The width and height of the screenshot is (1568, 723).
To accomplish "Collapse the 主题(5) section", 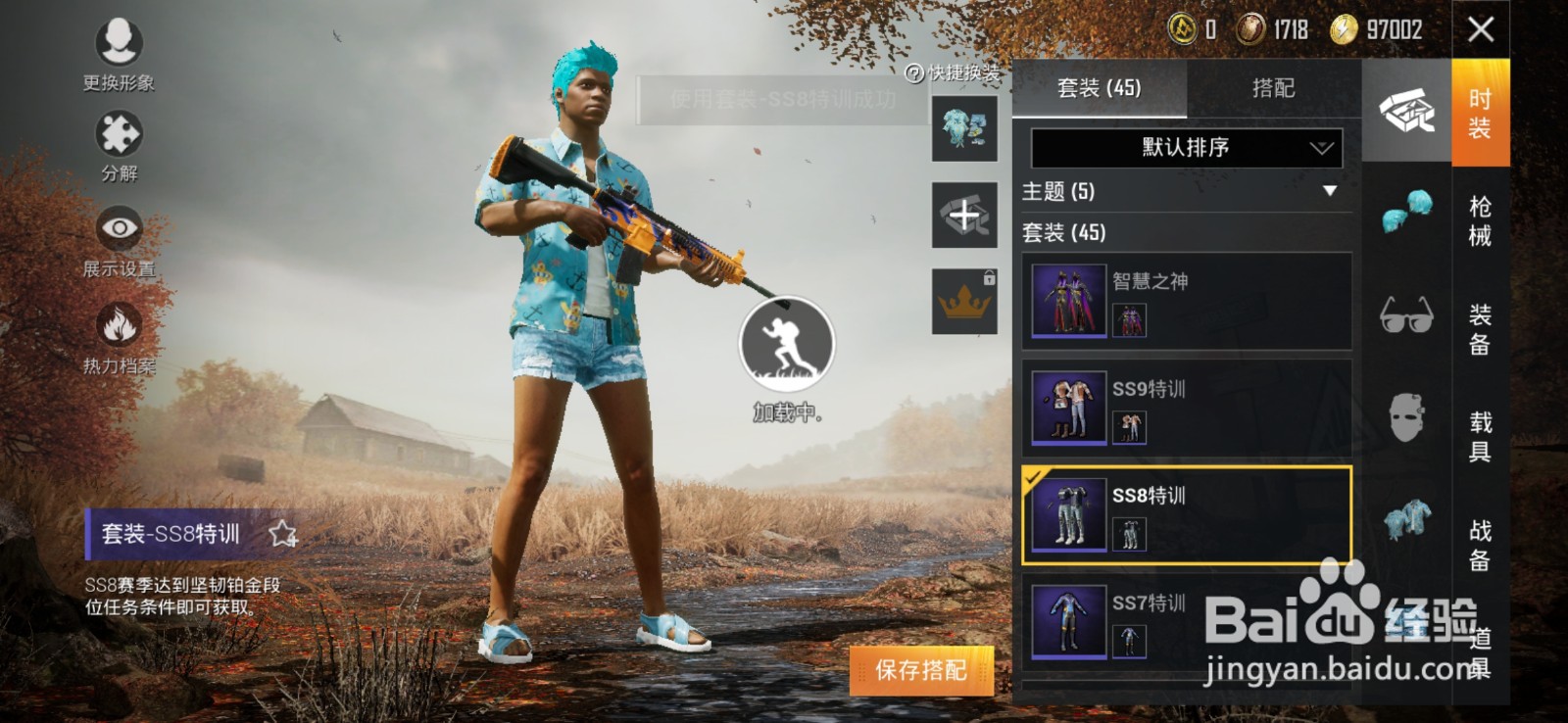I will pyautogui.click(x=1330, y=193).
